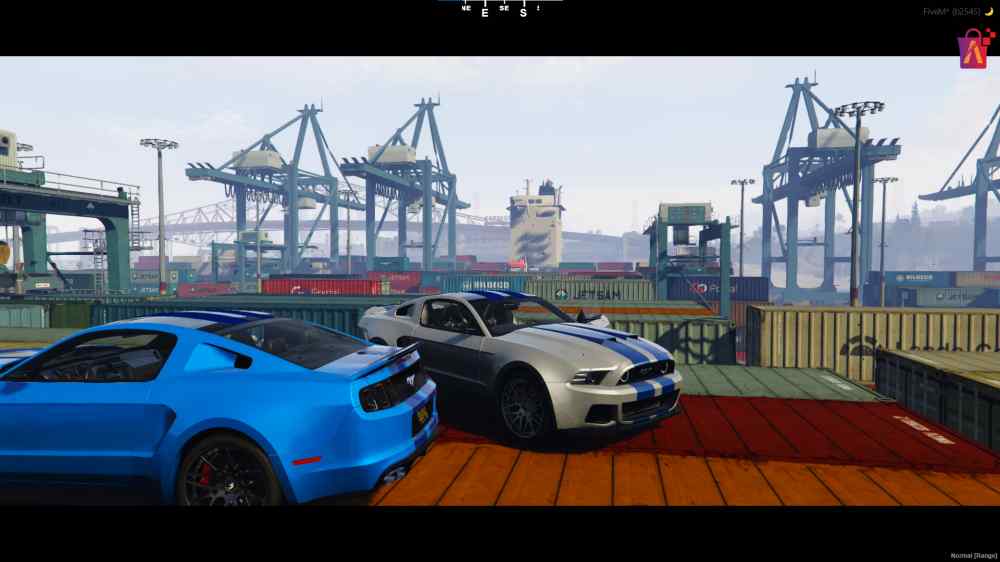This screenshot has height=562, width=1000.
Task: Click the crescent moon icon beside FiveM
Action: coord(988,11)
